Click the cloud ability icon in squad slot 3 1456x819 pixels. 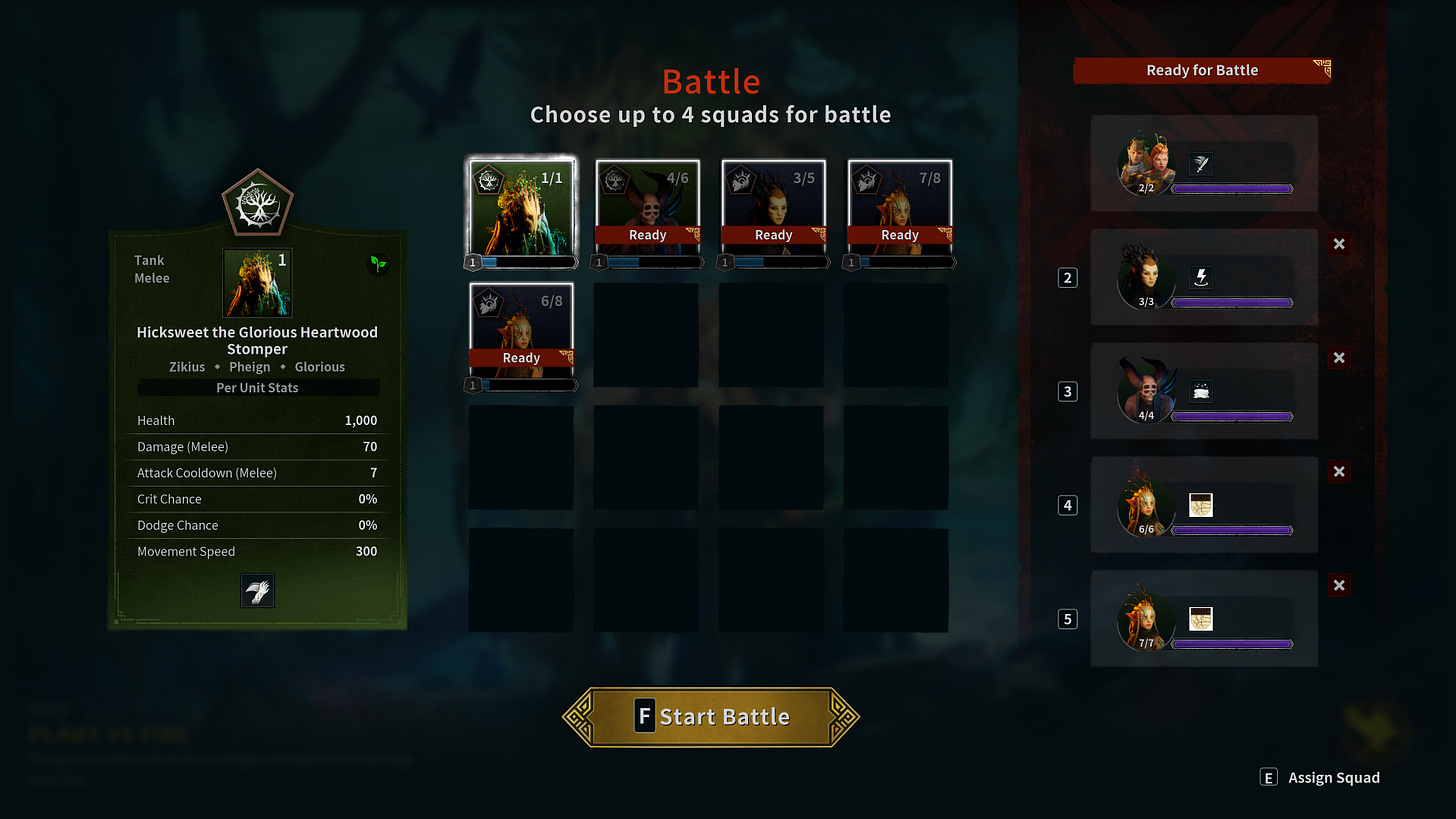[1201, 392]
